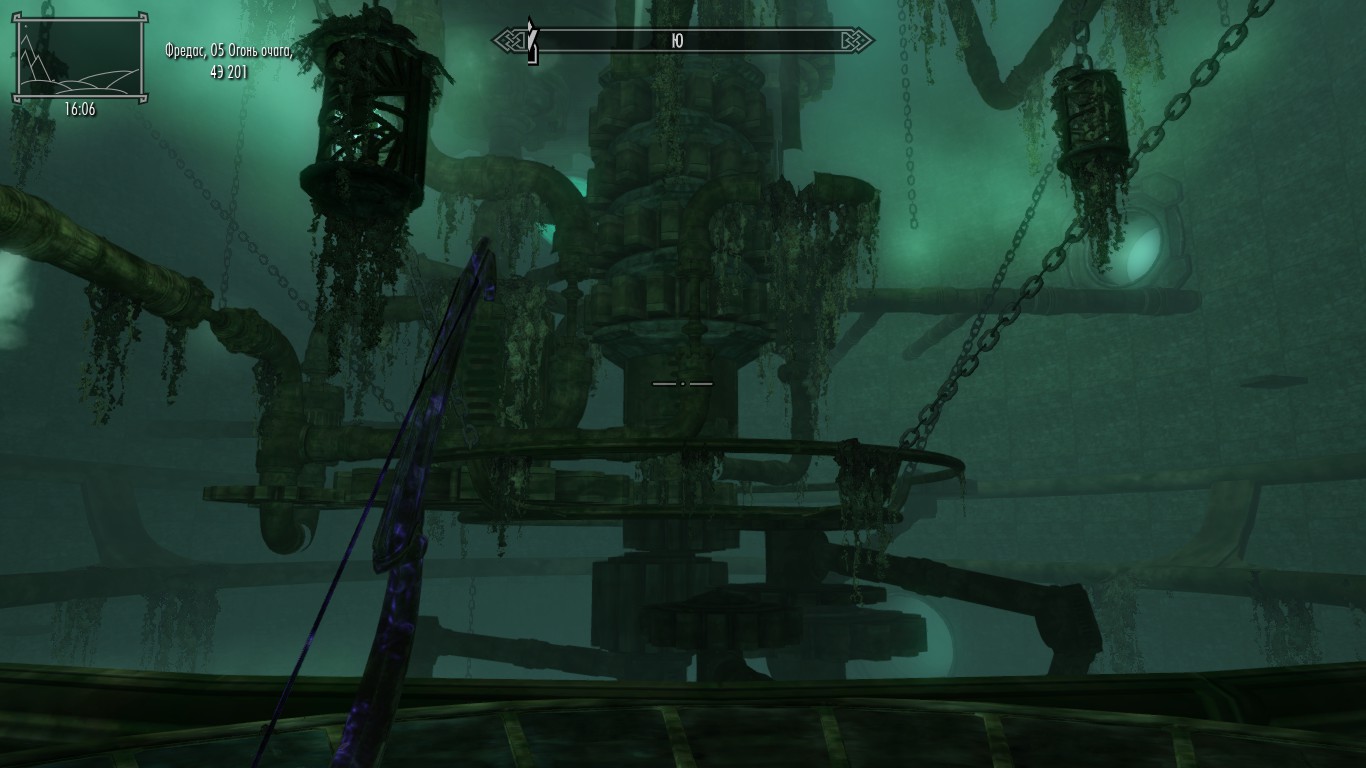
Task: Click the compass bar showing the Ю marker
Action: point(683,41)
